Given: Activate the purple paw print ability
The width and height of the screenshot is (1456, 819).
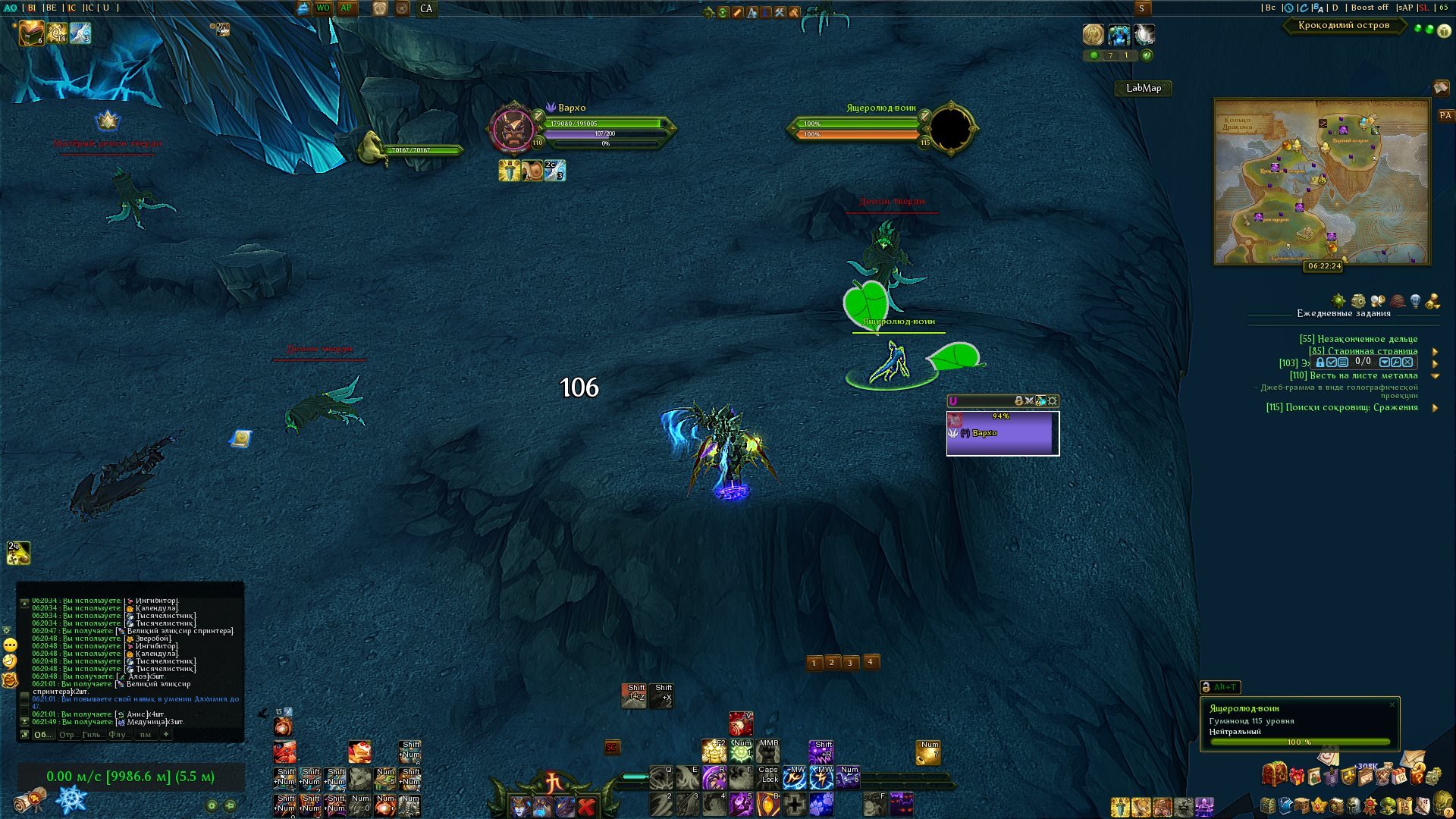Looking at the screenshot, I should click(x=821, y=804).
